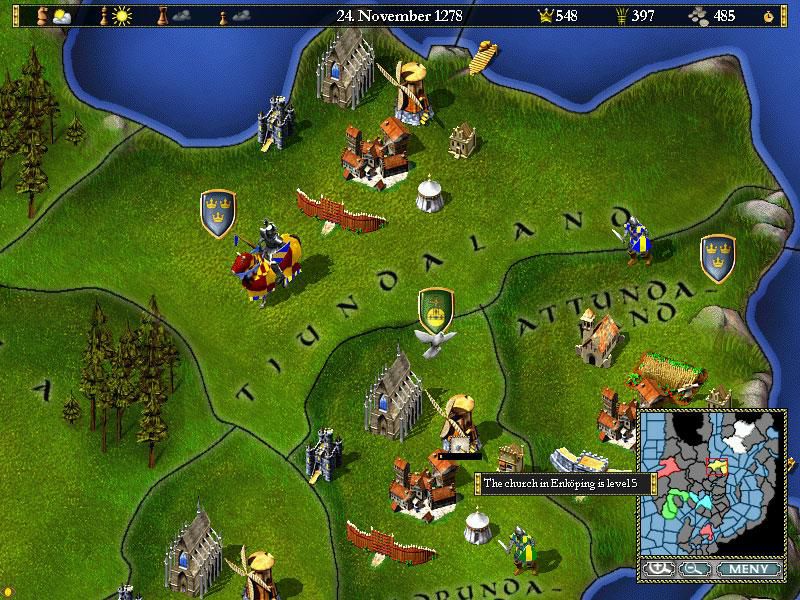Image resolution: width=800 pixels, height=600 pixels.
Task: Zoom out with the magnifier minus button
Action: [693, 570]
